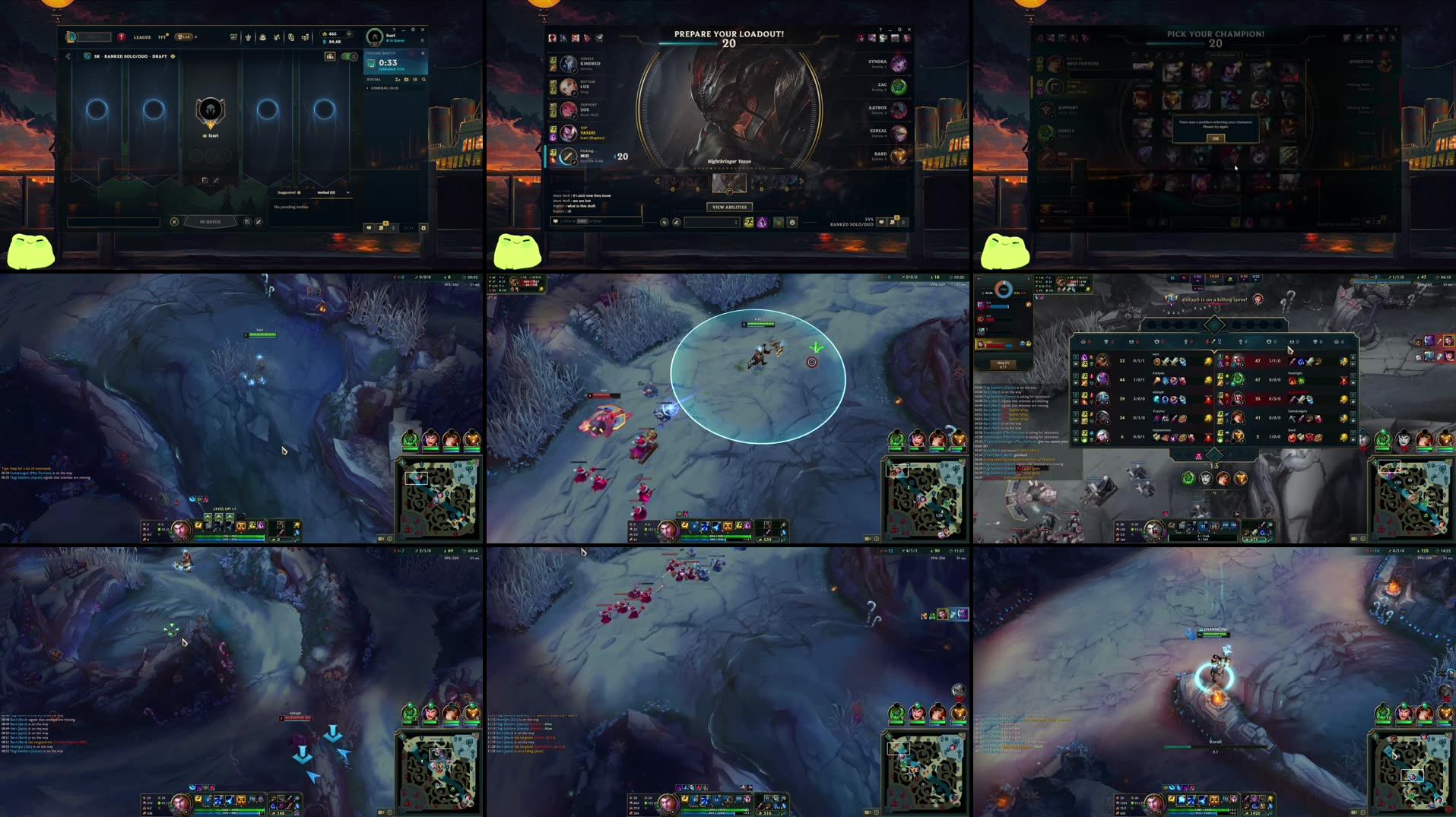The width and height of the screenshot is (1456, 817).
Task: Open the Loot crafting page in the client
Action: [263, 36]
